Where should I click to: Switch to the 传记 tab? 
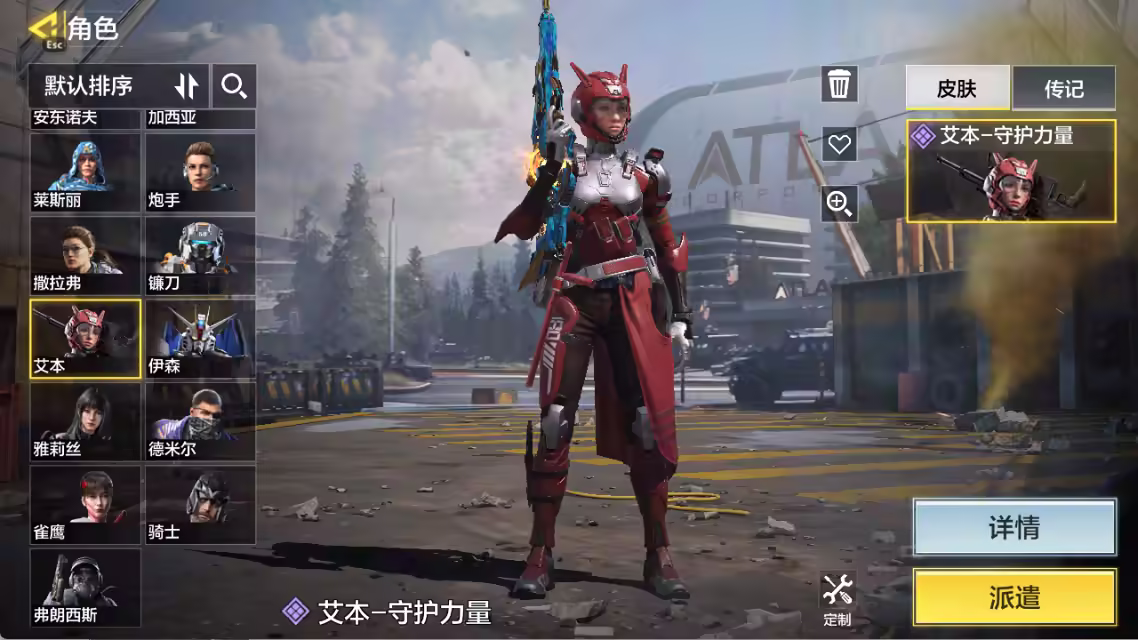(1063, 88)
